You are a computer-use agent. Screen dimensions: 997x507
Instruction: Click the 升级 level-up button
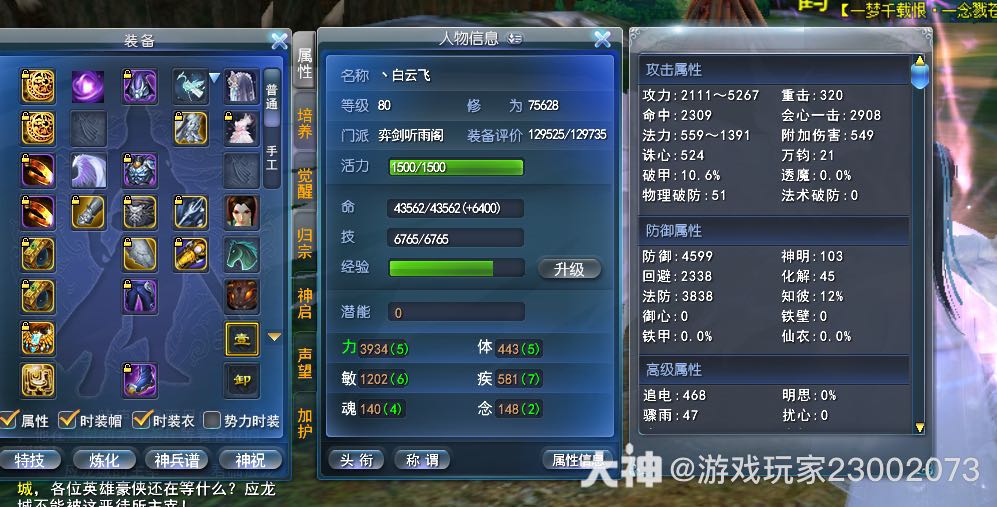point(569,269)
